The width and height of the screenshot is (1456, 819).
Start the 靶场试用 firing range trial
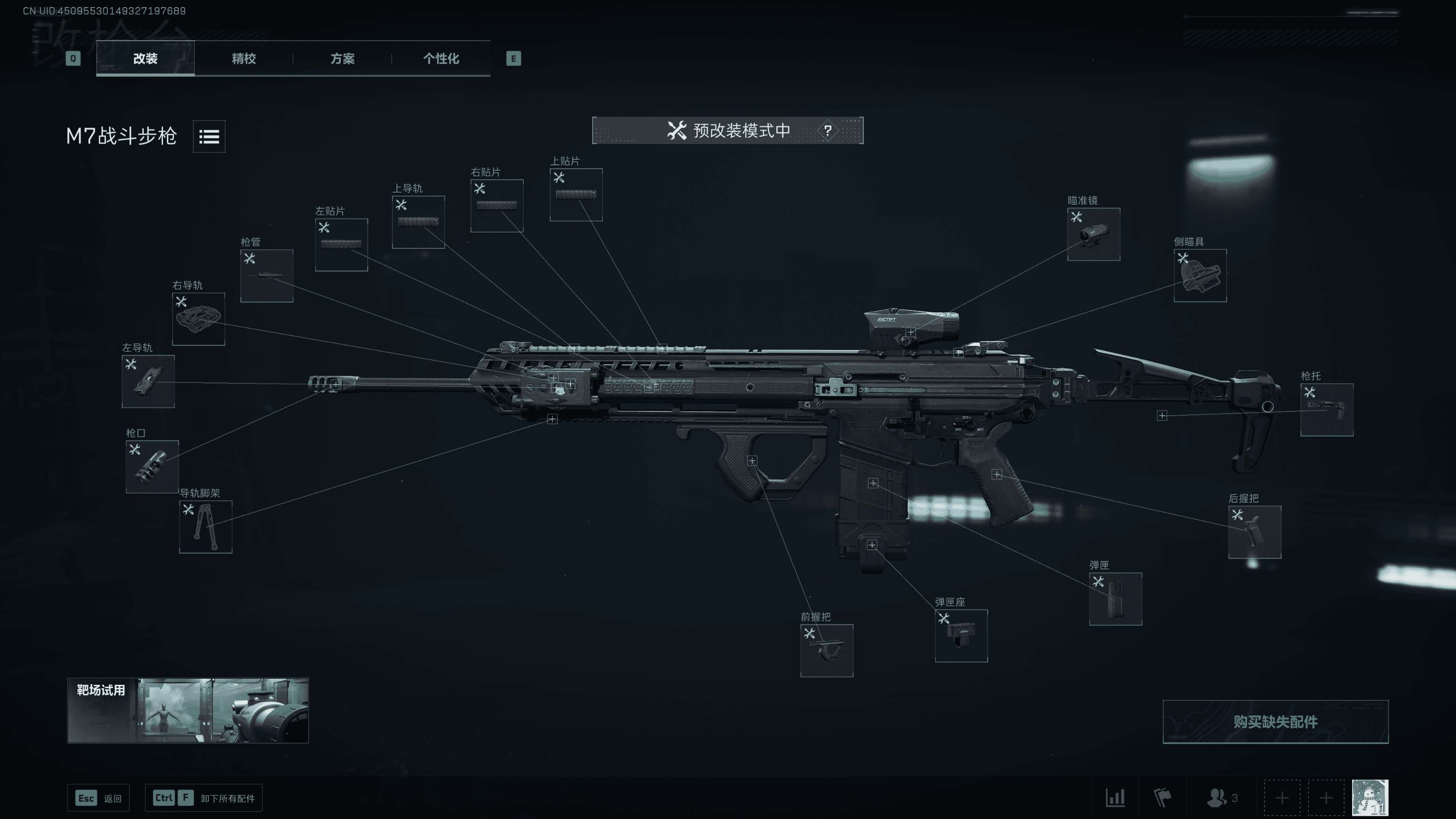(x=188, y=710)
